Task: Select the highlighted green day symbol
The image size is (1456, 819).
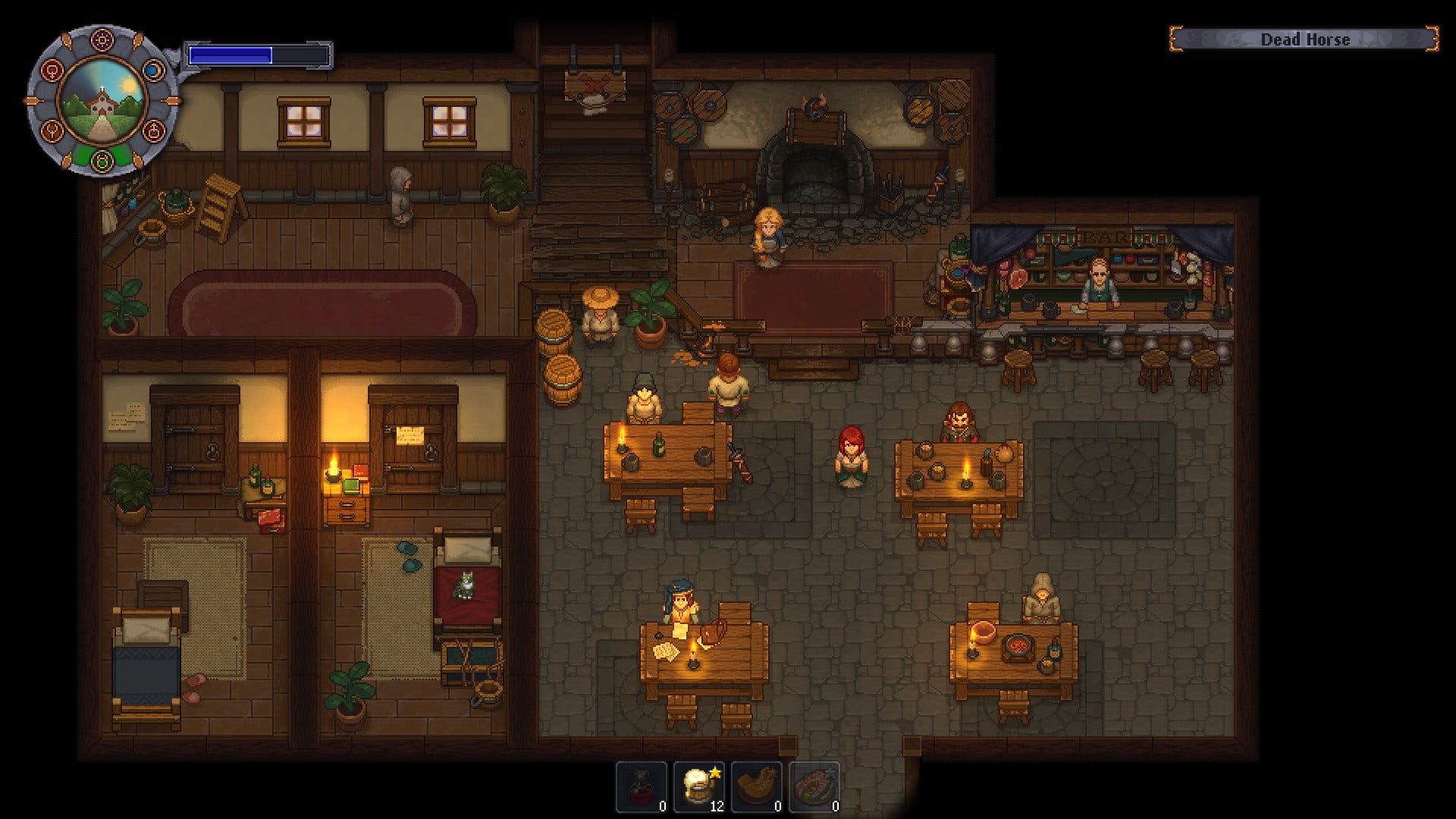Action: point(102,160)
